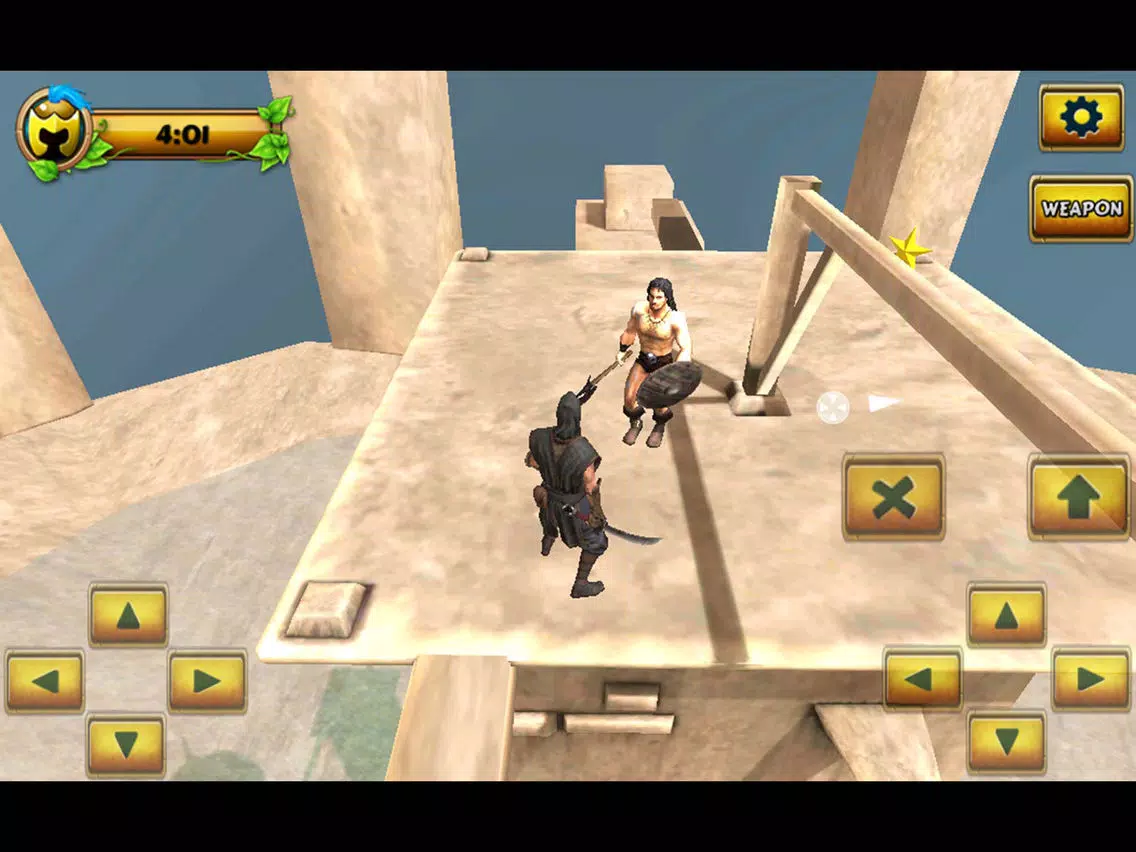Tap small up arrow on the right-side d-pad
This screenshot has height=852, width=1136.
(x=1006, y=615)
